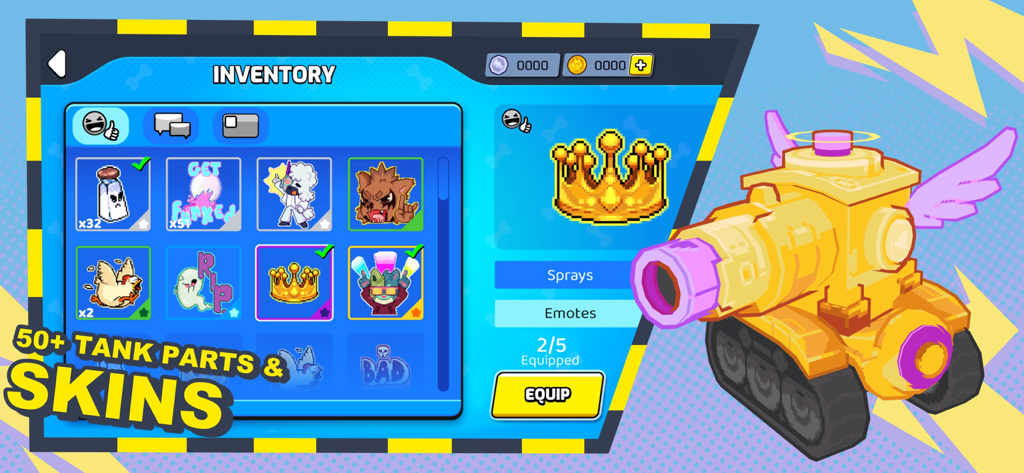
Task: Switch to the emotes smiley tab
Action: (x=100, y=125)
